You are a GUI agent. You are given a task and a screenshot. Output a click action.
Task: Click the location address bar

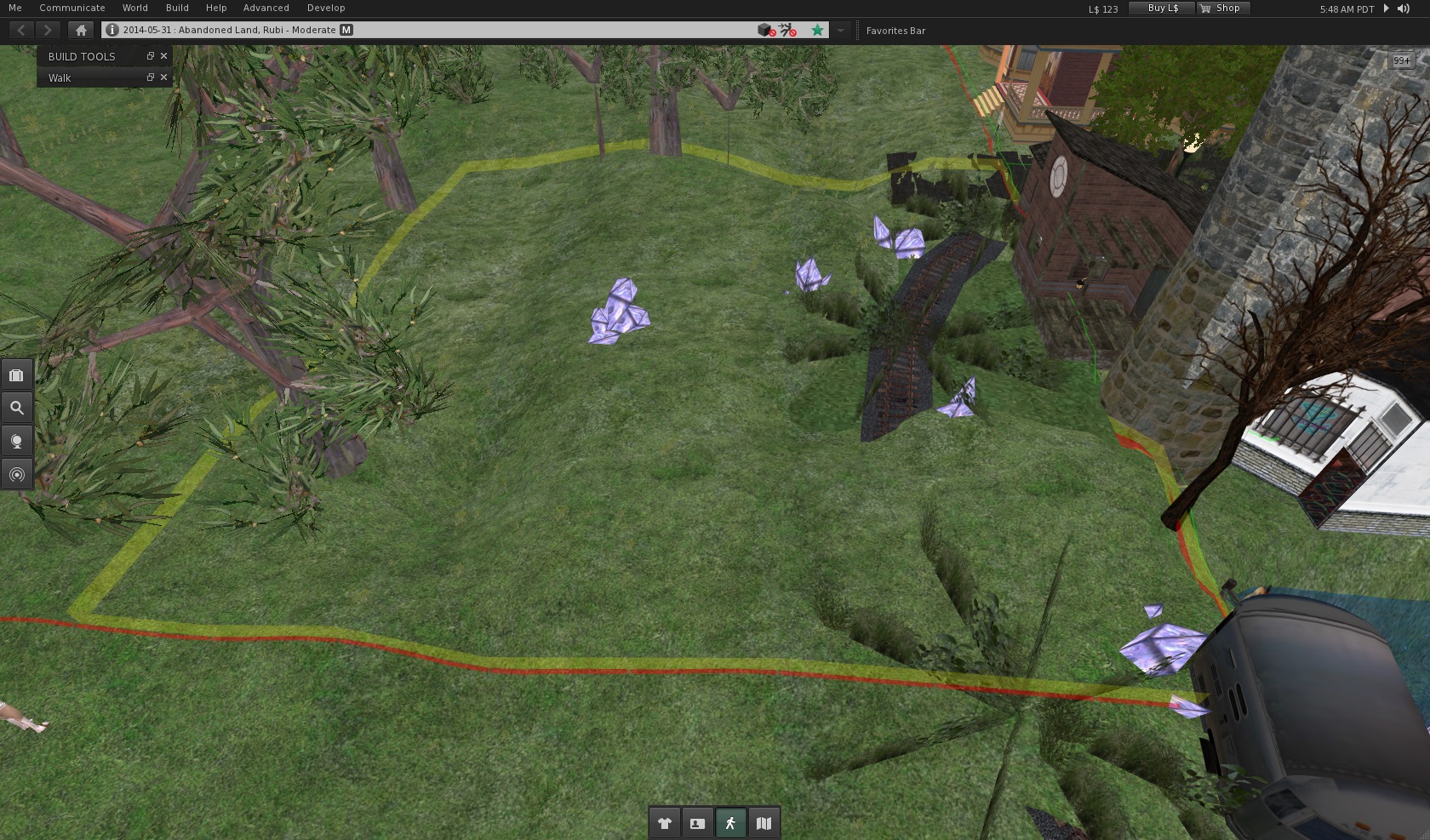tap(426, 30)
